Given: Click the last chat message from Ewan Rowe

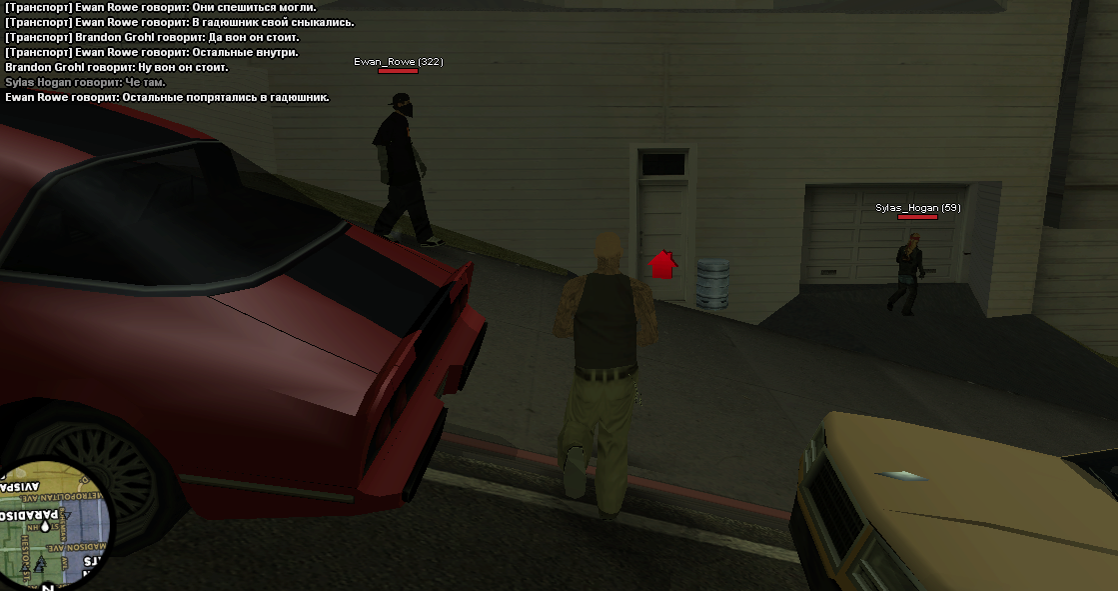Looking at the screenshot, I should coord(167,97).
